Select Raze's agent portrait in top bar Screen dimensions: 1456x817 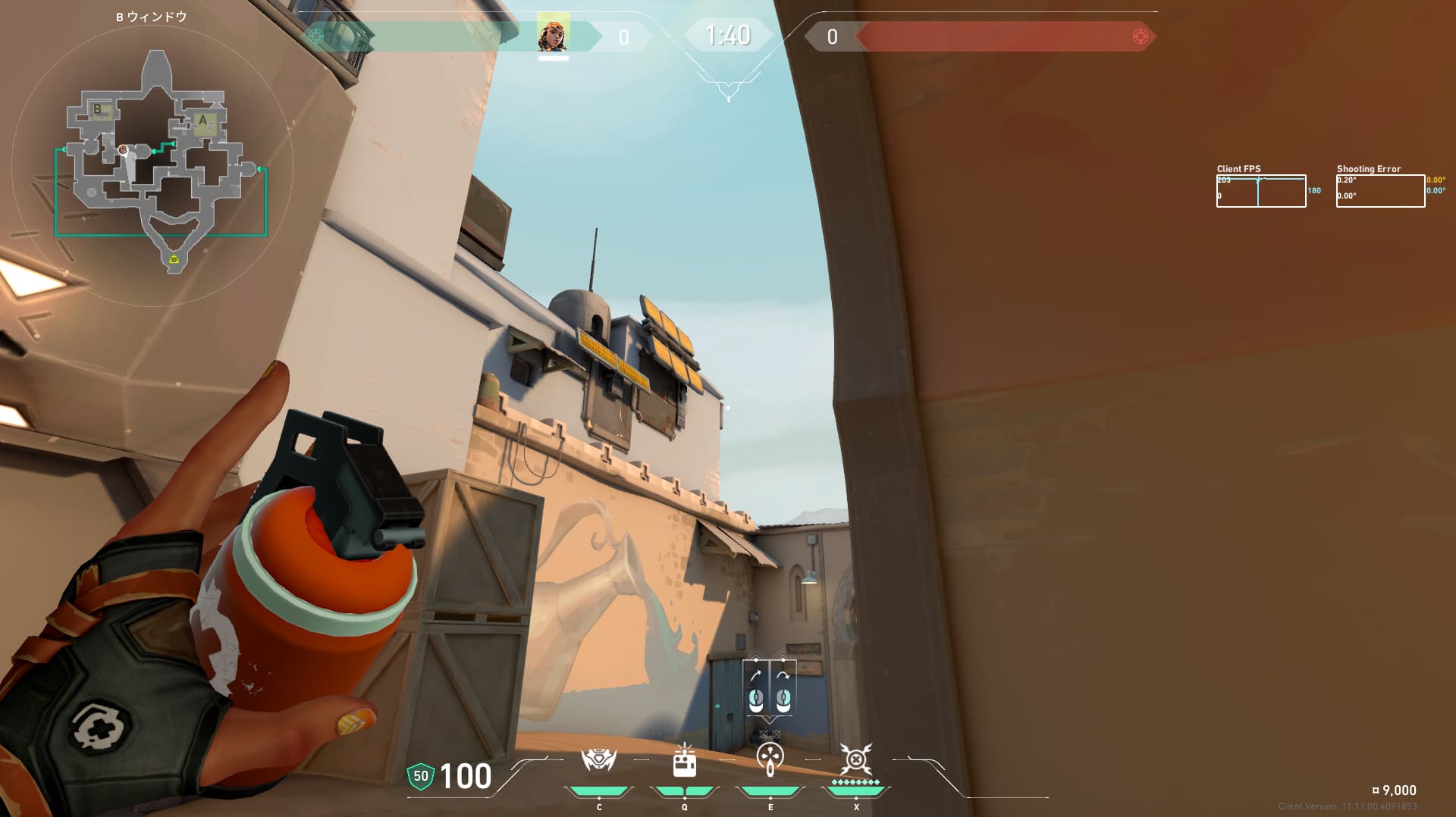[x=553, y=35]
